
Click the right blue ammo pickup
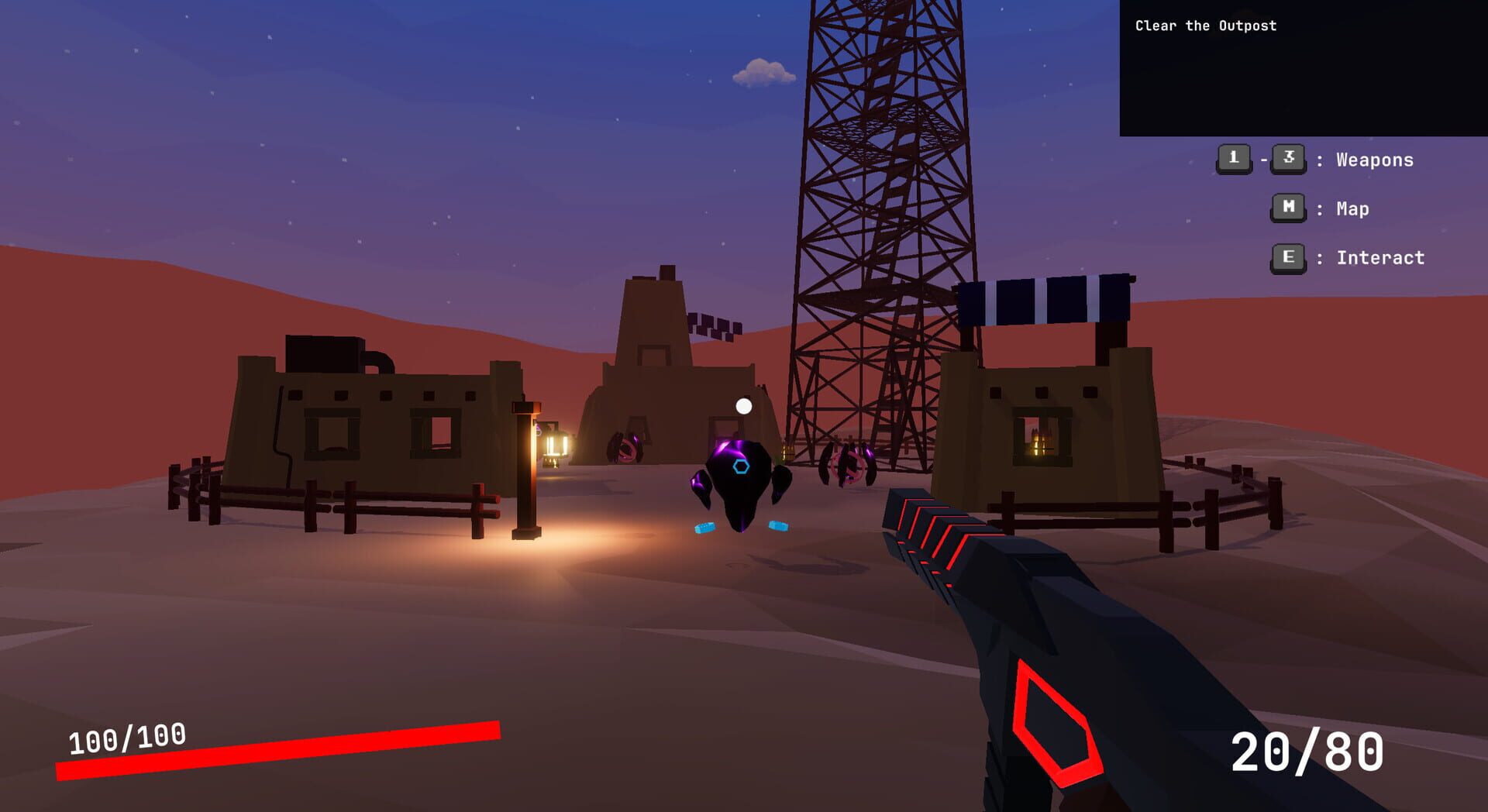(777, 526)
